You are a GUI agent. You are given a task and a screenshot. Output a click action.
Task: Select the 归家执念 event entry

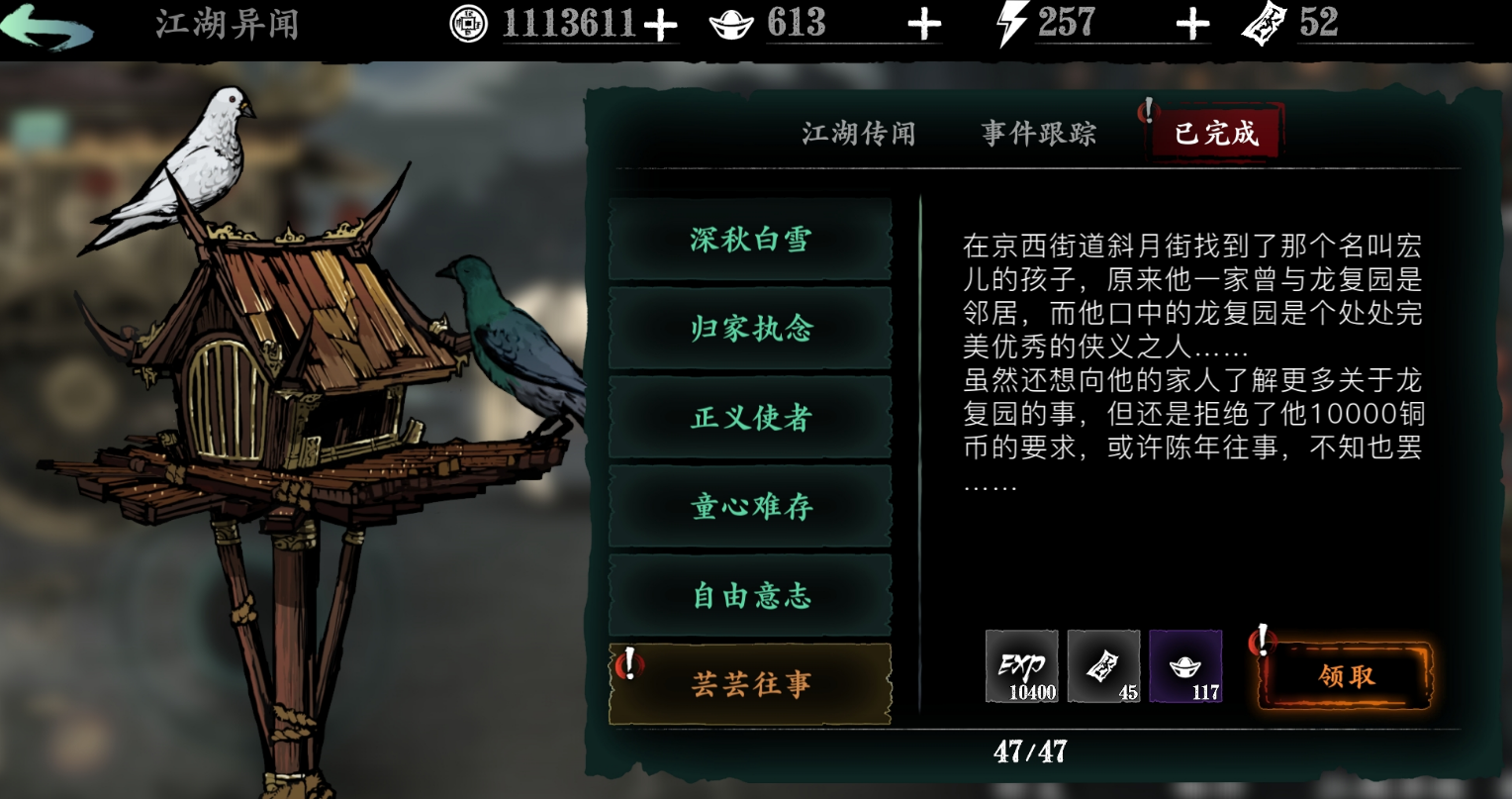coord(750,329)
